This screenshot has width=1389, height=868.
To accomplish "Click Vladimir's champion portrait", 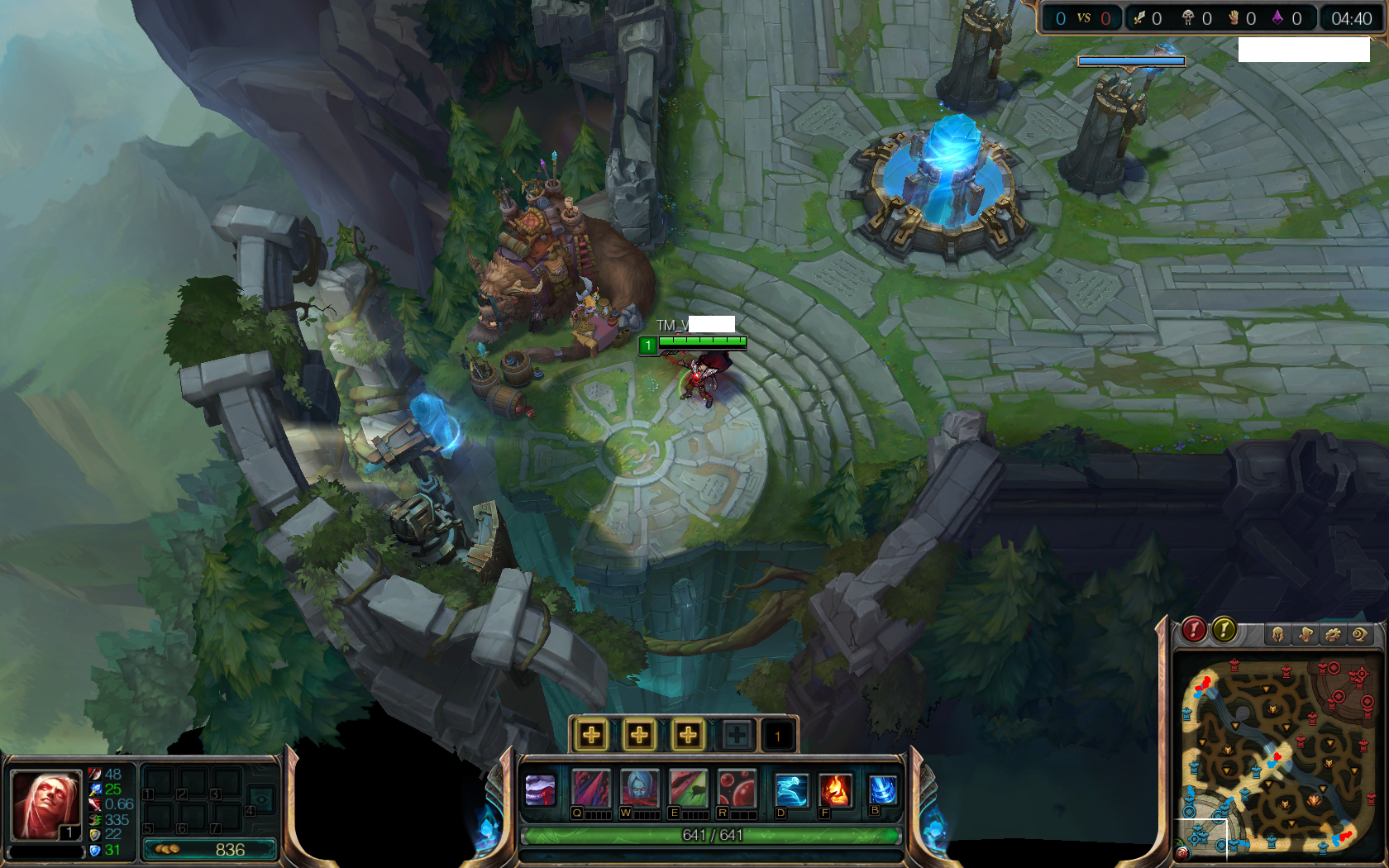I will [x=45, y=803].
